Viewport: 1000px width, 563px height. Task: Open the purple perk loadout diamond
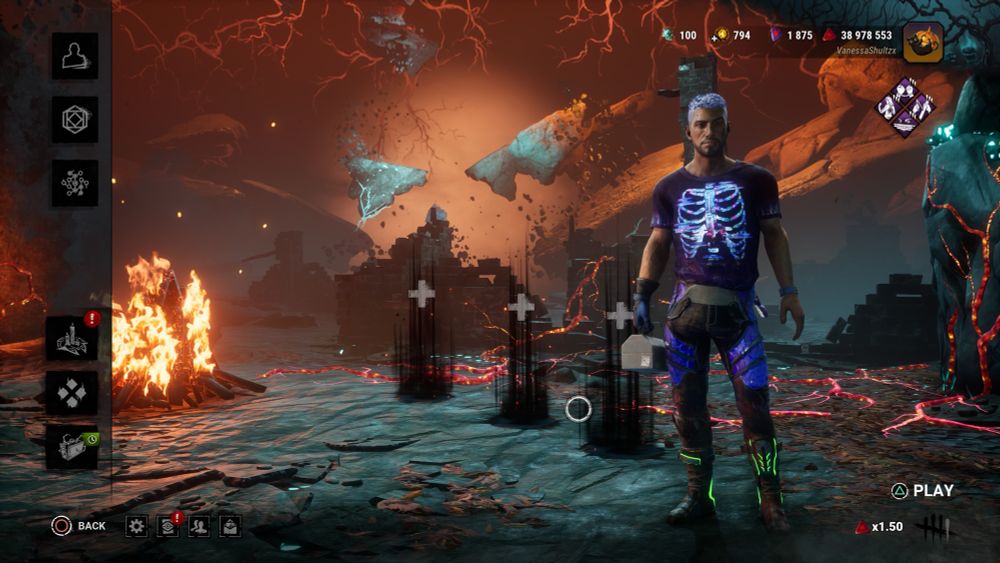click(x=904, y=107)
